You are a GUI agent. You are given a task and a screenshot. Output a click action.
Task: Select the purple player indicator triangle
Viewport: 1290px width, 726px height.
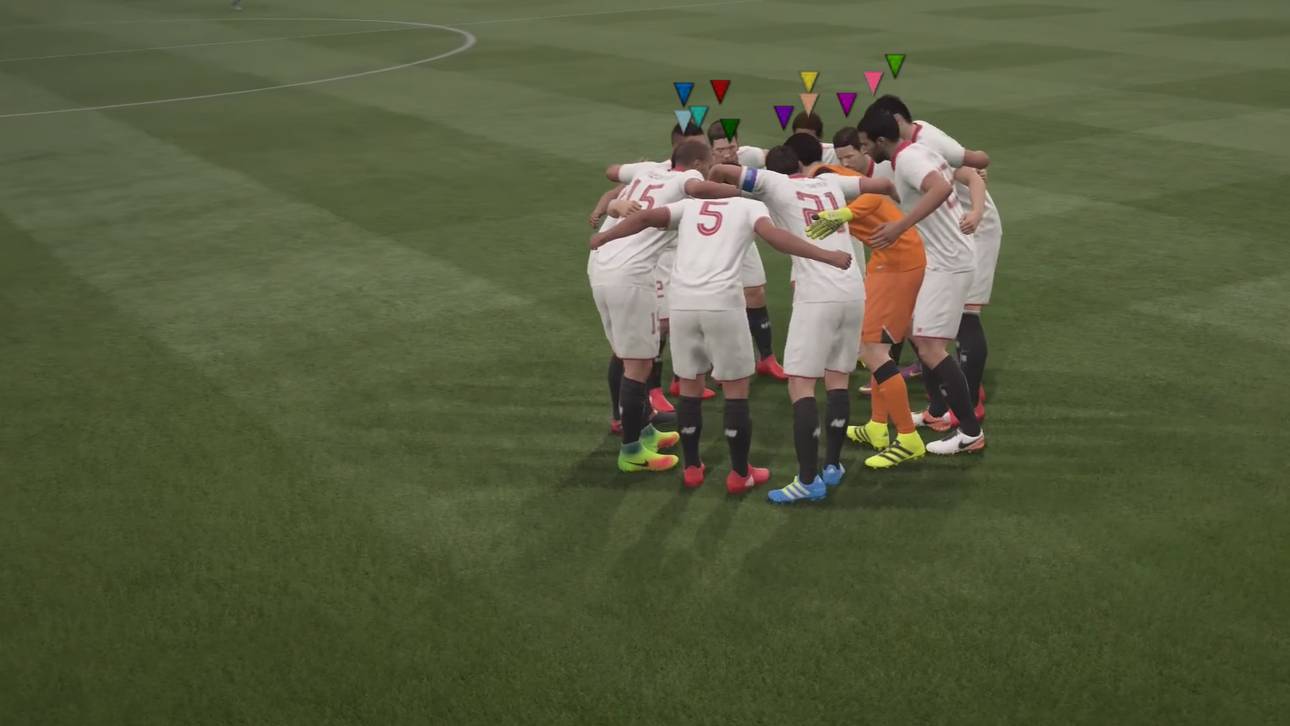784,113
